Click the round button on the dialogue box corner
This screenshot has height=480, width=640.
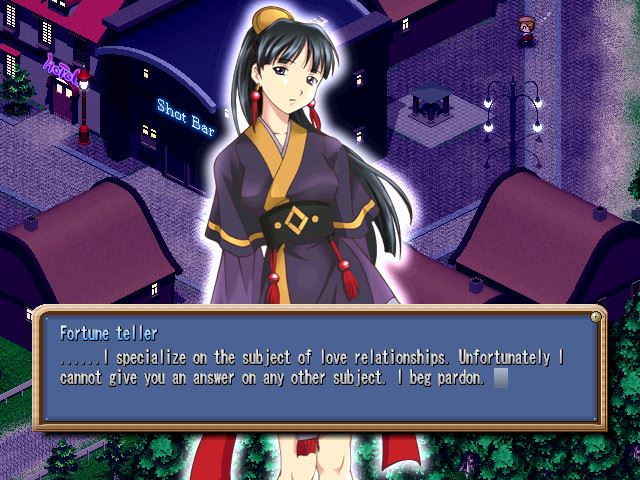(x=596, y=316)
